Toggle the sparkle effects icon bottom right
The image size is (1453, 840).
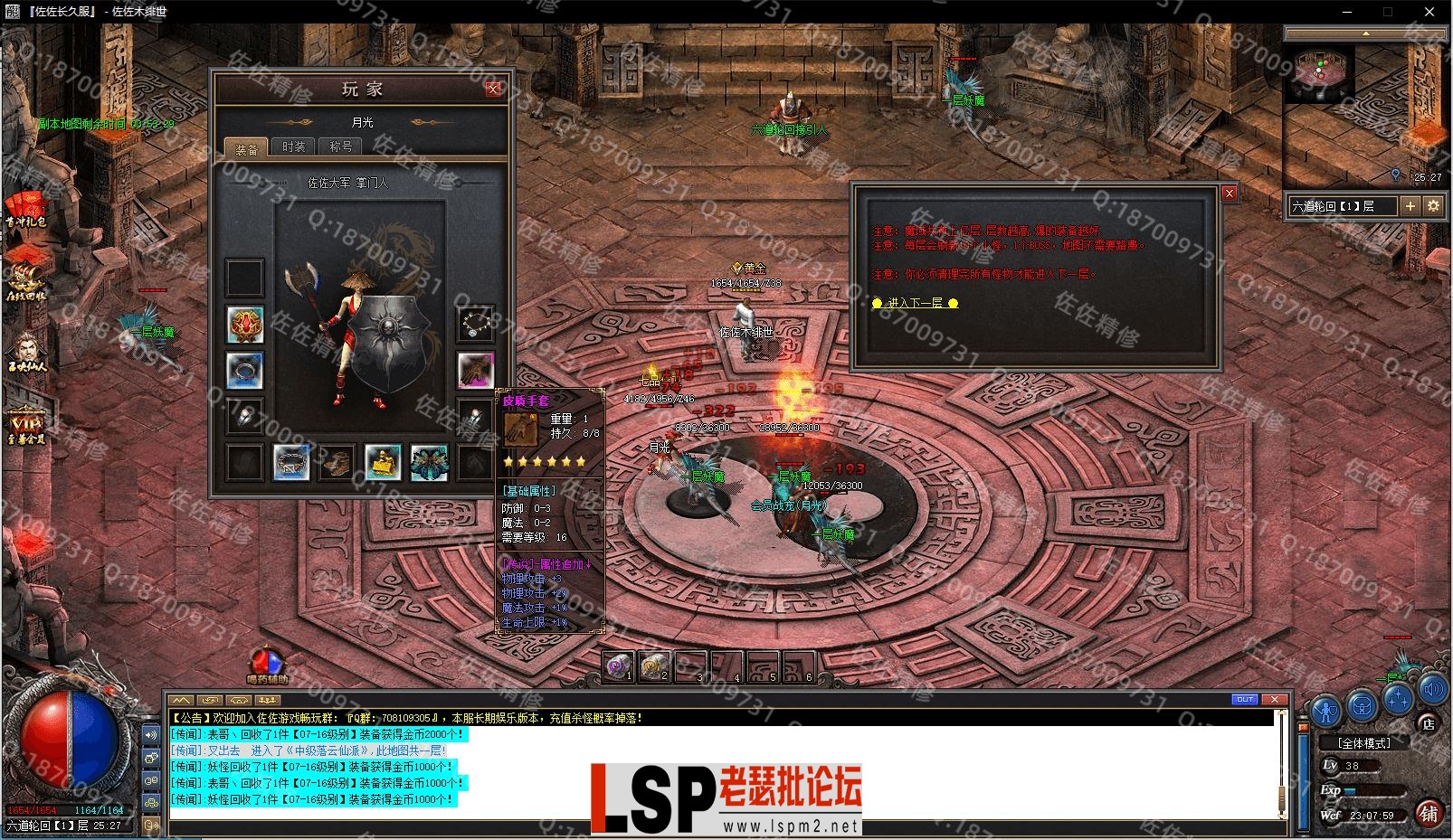coord(1398,697)
